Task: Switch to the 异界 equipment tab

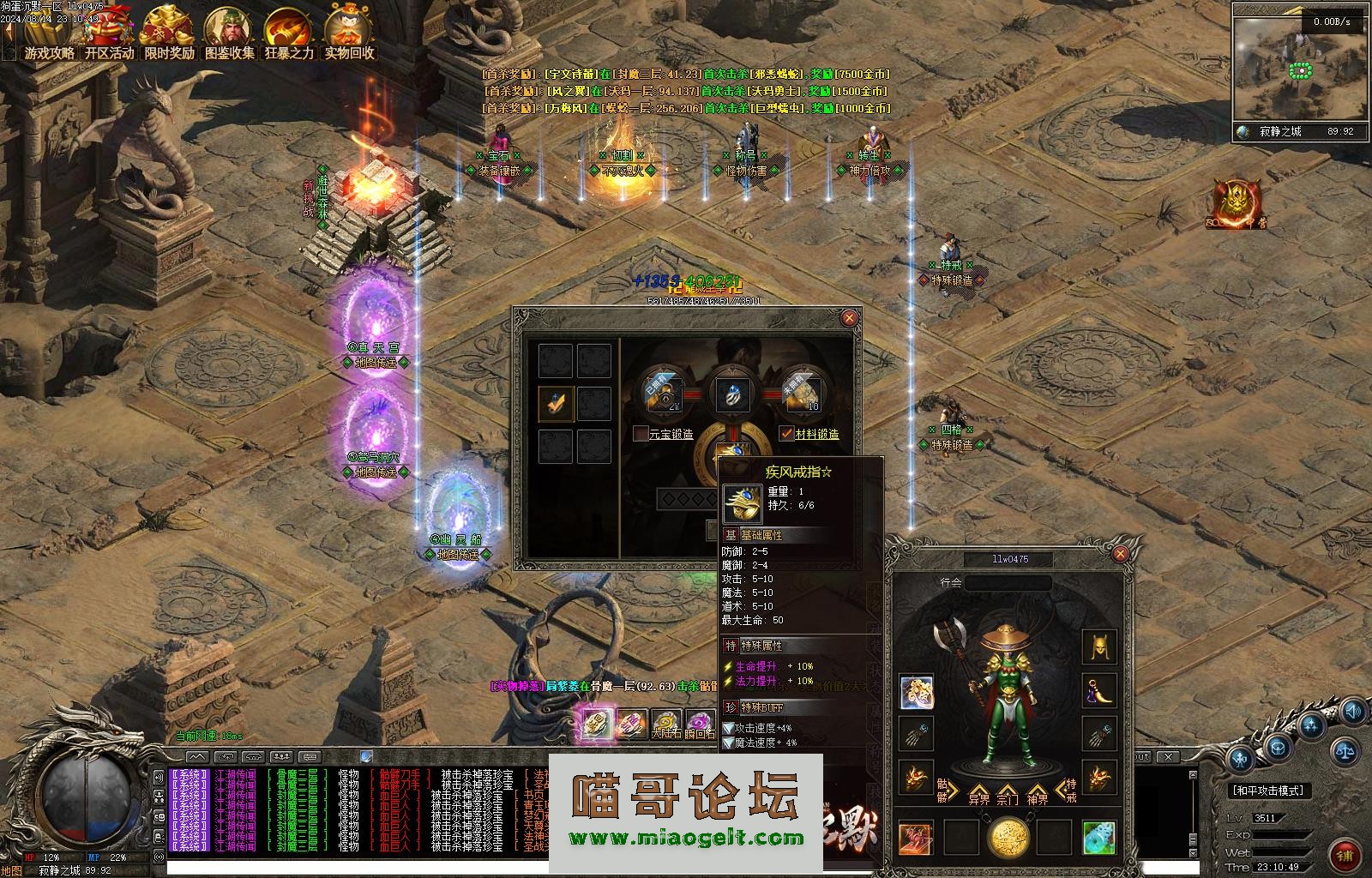Action: (978, 796)
